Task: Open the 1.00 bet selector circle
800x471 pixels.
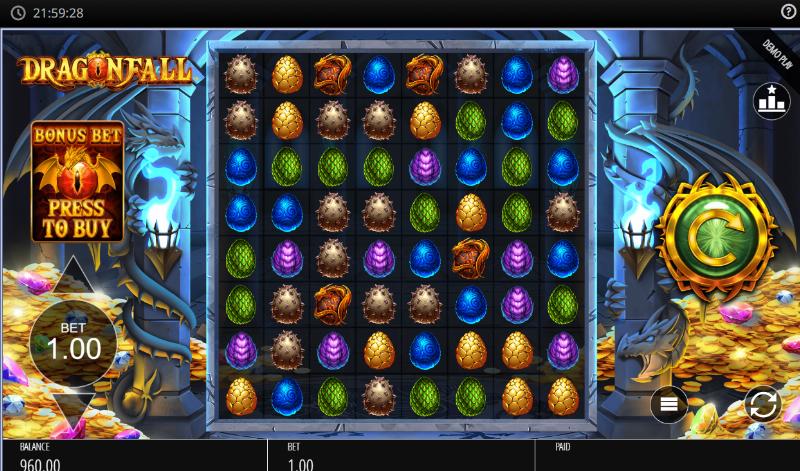Action: [x=74, y=343]
